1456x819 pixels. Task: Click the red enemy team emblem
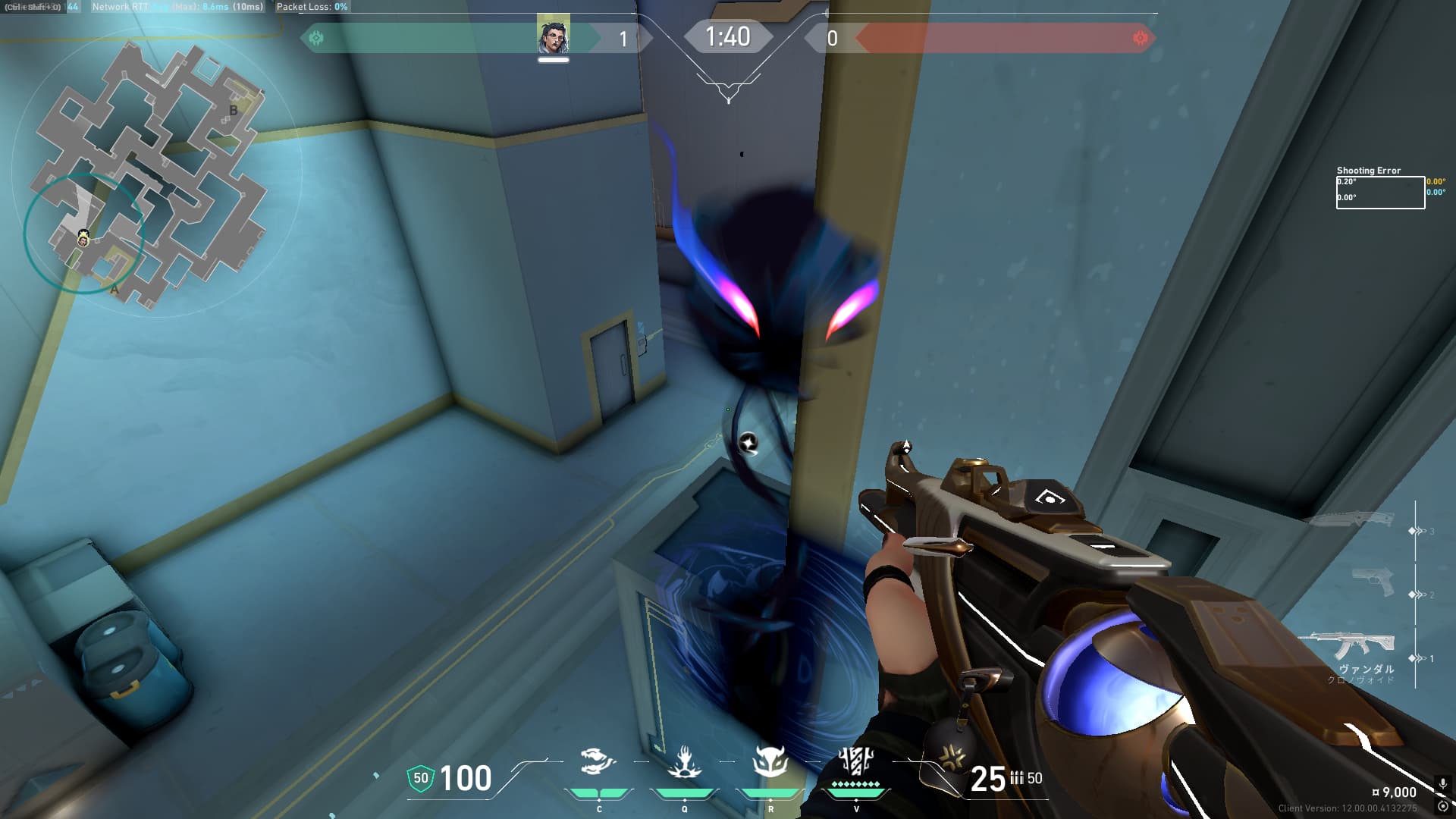(1140, 38)
